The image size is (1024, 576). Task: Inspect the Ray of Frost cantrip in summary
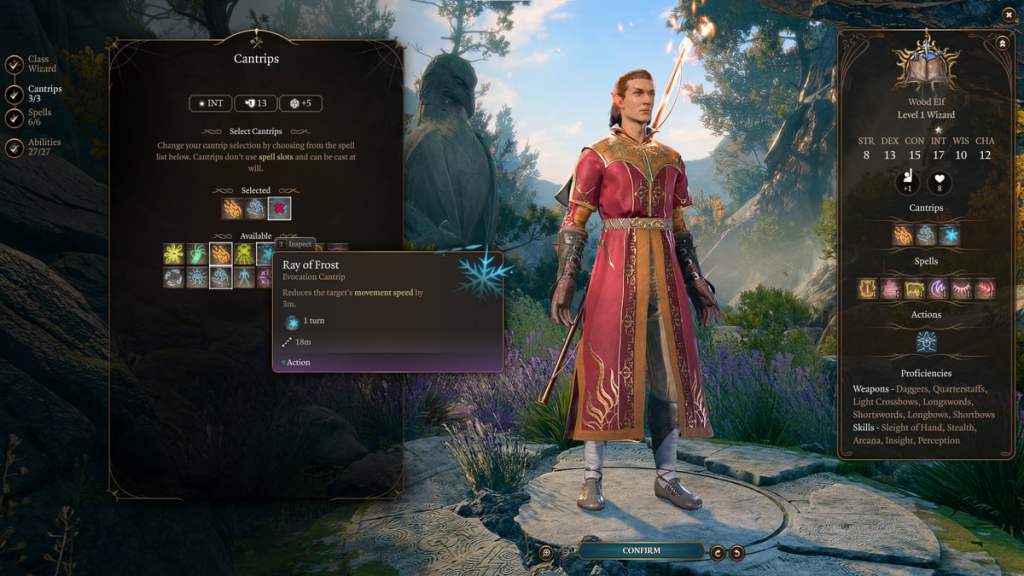coord(950,235)
